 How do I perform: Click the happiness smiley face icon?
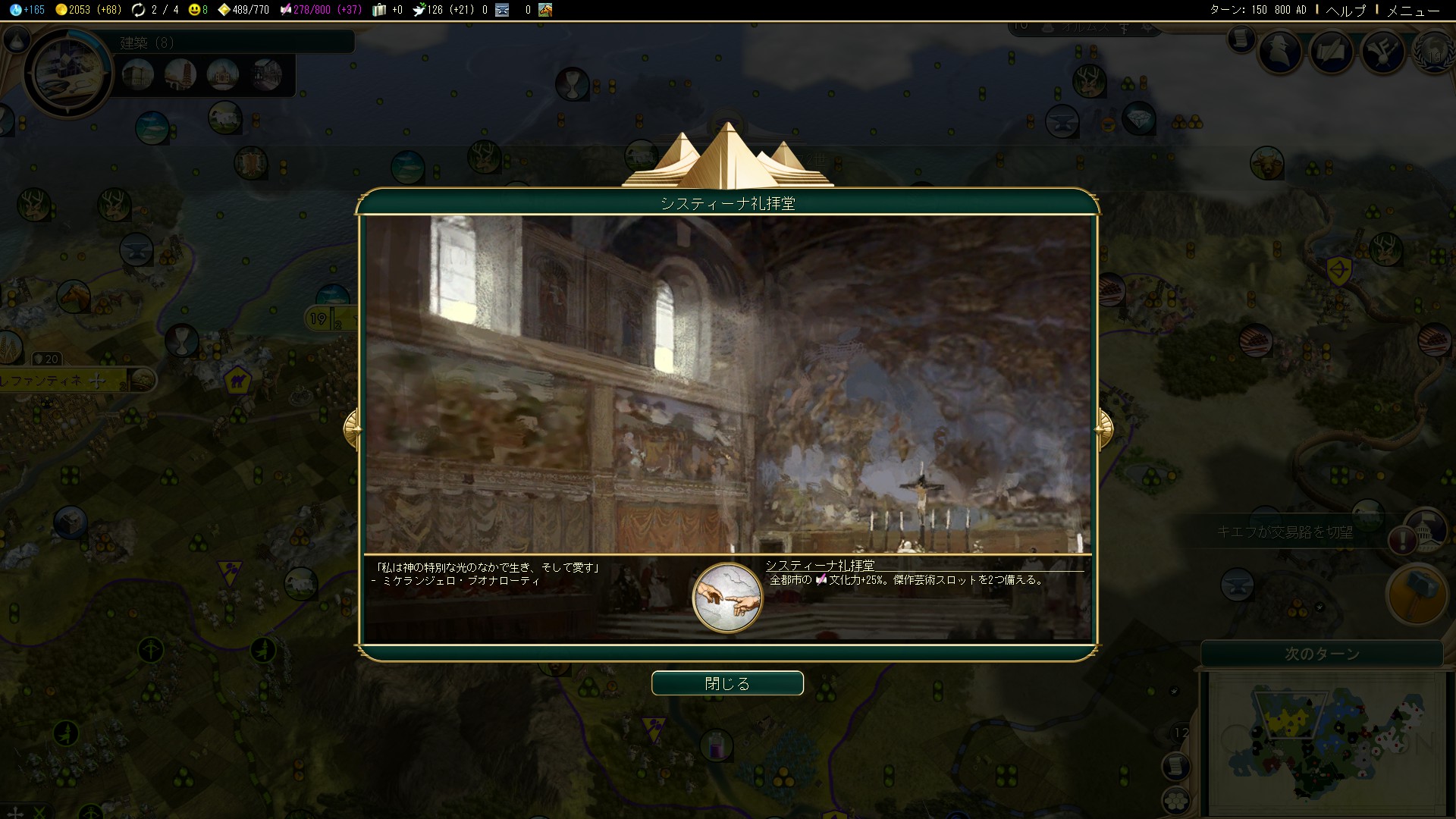(194, 10)
